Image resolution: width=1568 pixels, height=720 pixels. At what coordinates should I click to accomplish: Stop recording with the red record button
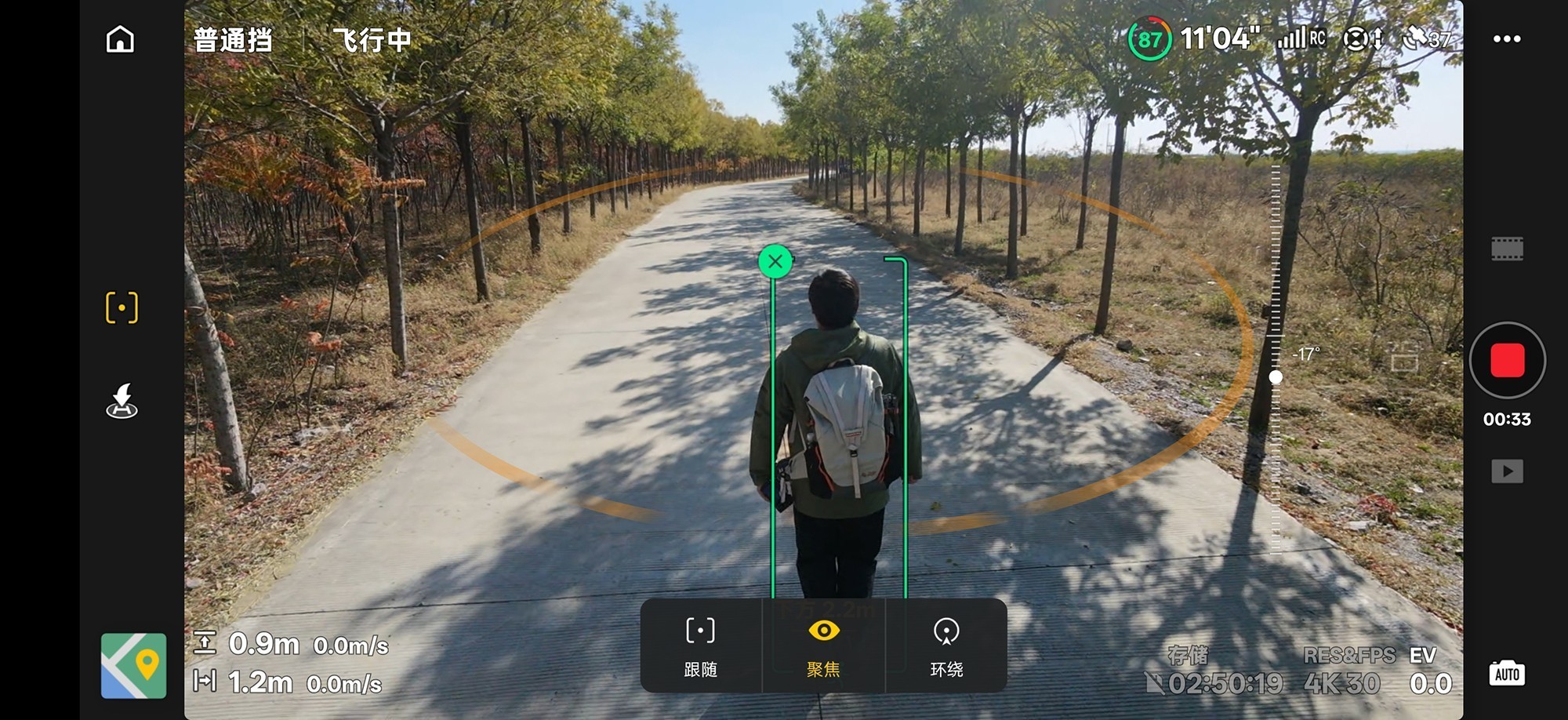pyautogui.click(x=1507, y=361)
